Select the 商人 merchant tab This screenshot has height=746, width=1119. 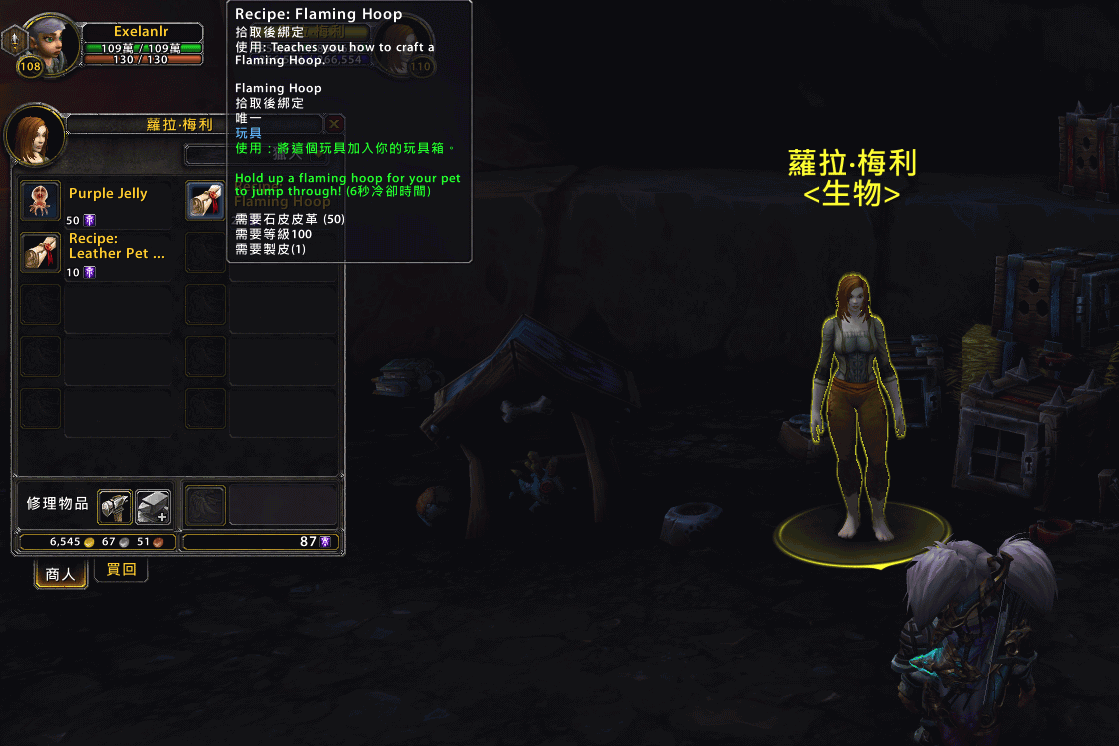(61, 574)
